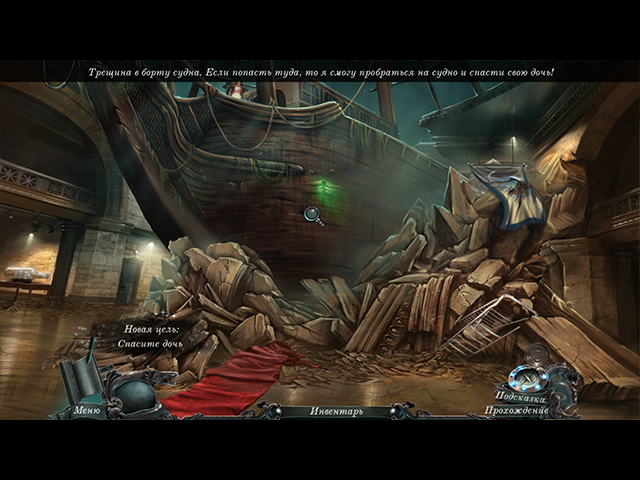
Task: Open the Меню button
Action: [87, 410]
